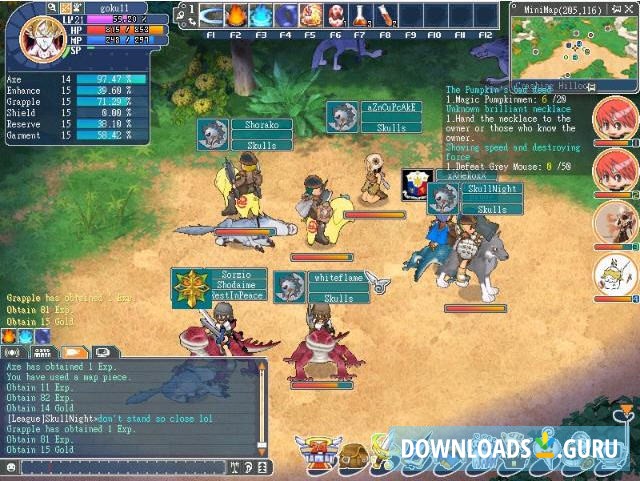The image size is (640, 481).
Task: Close the MiniMap window
Action: 631,8
